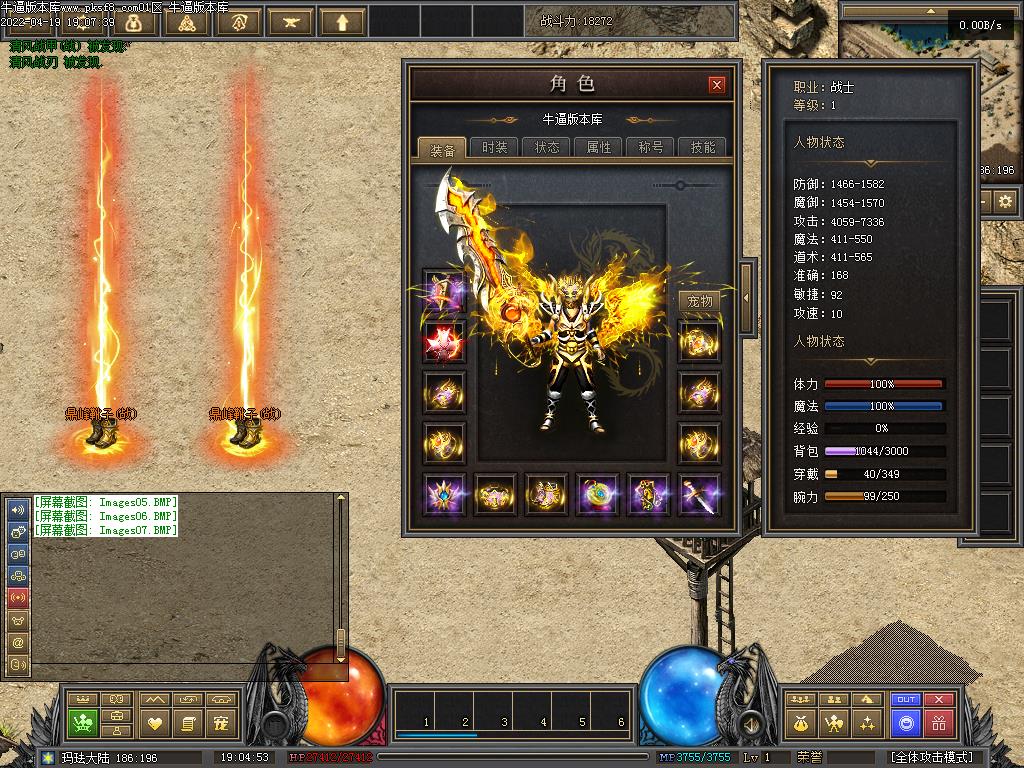Switch to the 时装 tab

coord(494,147)
